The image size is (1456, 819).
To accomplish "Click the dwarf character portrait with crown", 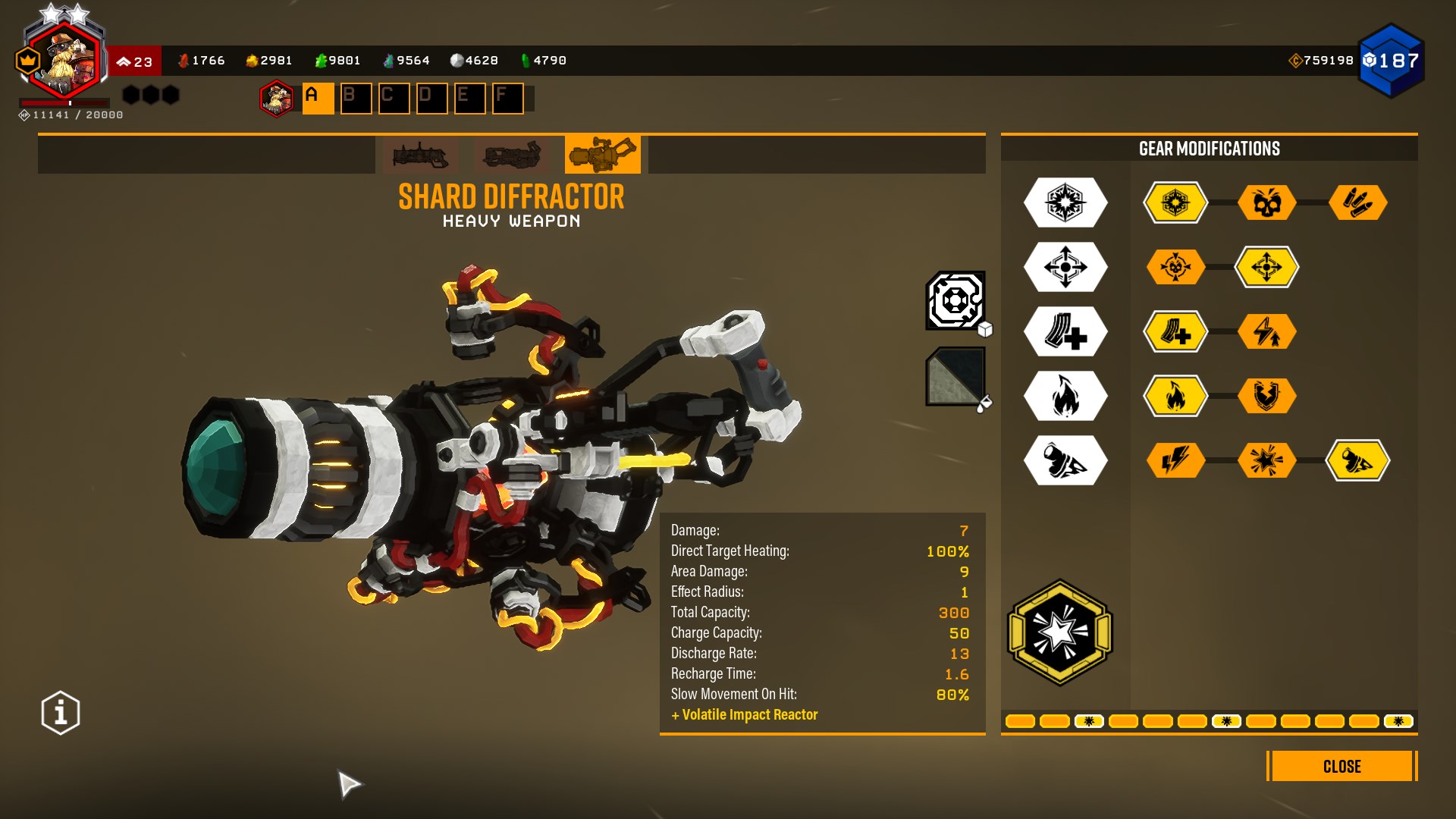I will click(64, 61).
